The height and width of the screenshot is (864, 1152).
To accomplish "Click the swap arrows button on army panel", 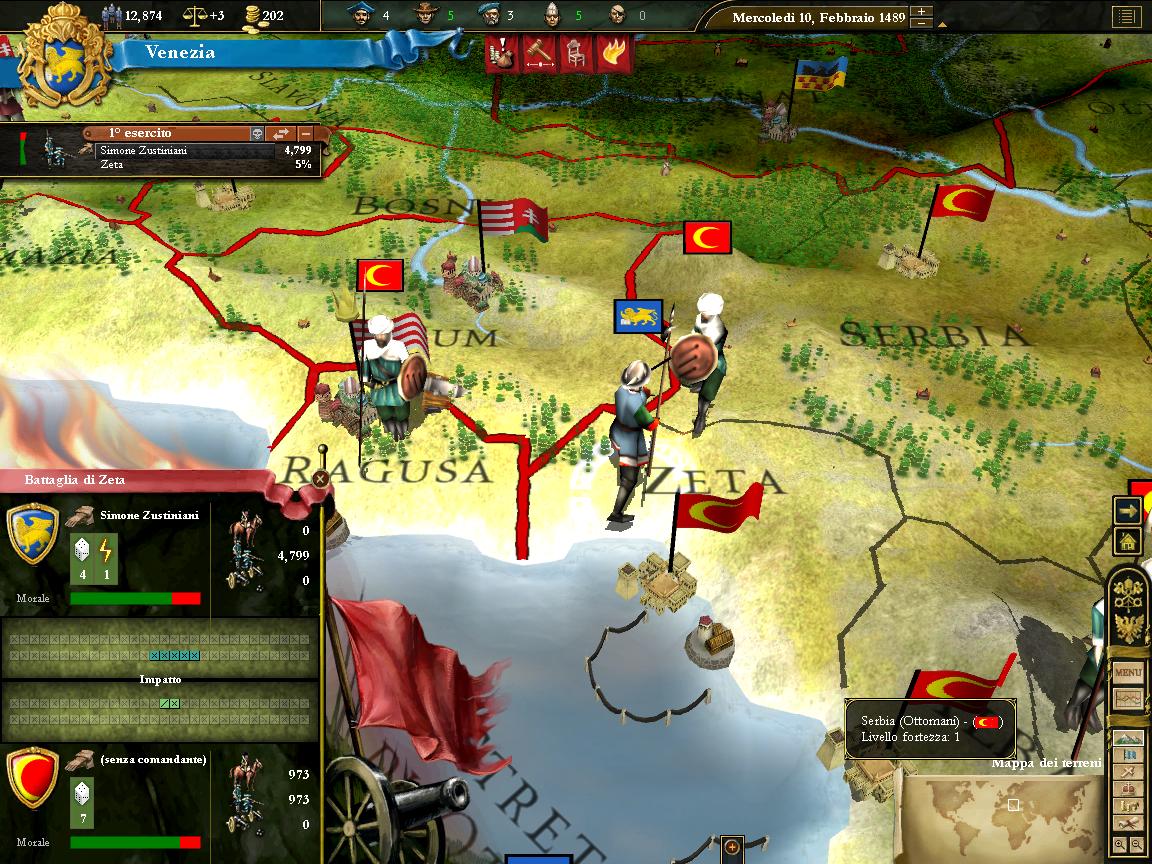I will [282, 134].
